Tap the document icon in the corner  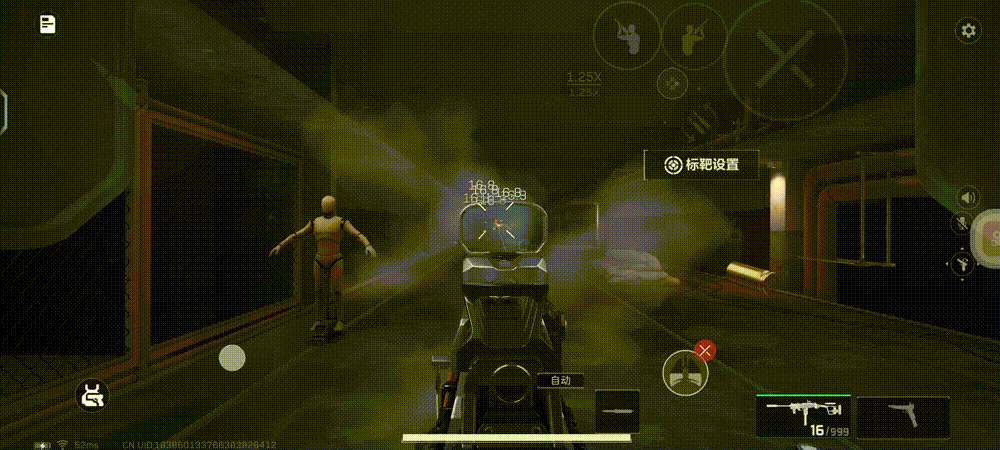pyautogui.click(x=47, y=25)
